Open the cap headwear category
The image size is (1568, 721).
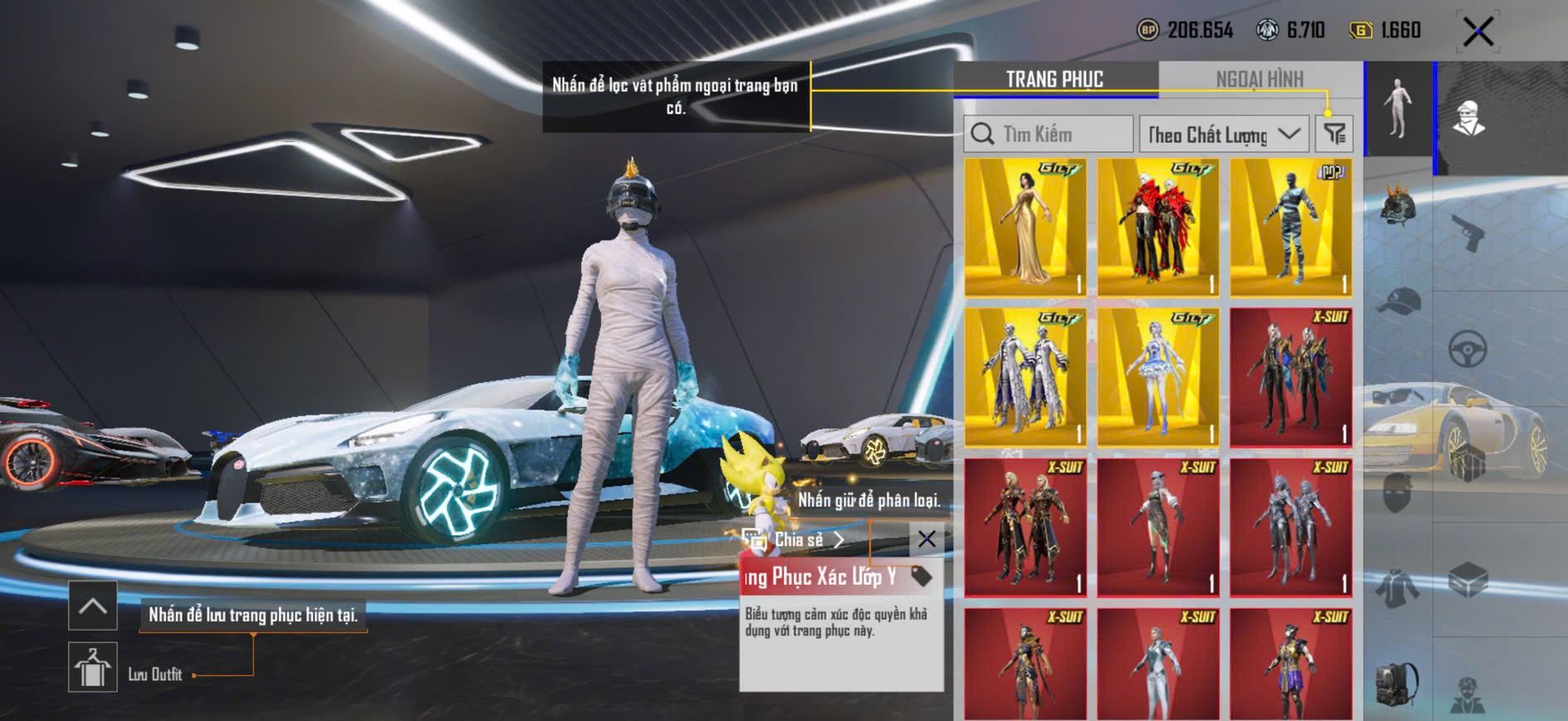point(1399,301)
